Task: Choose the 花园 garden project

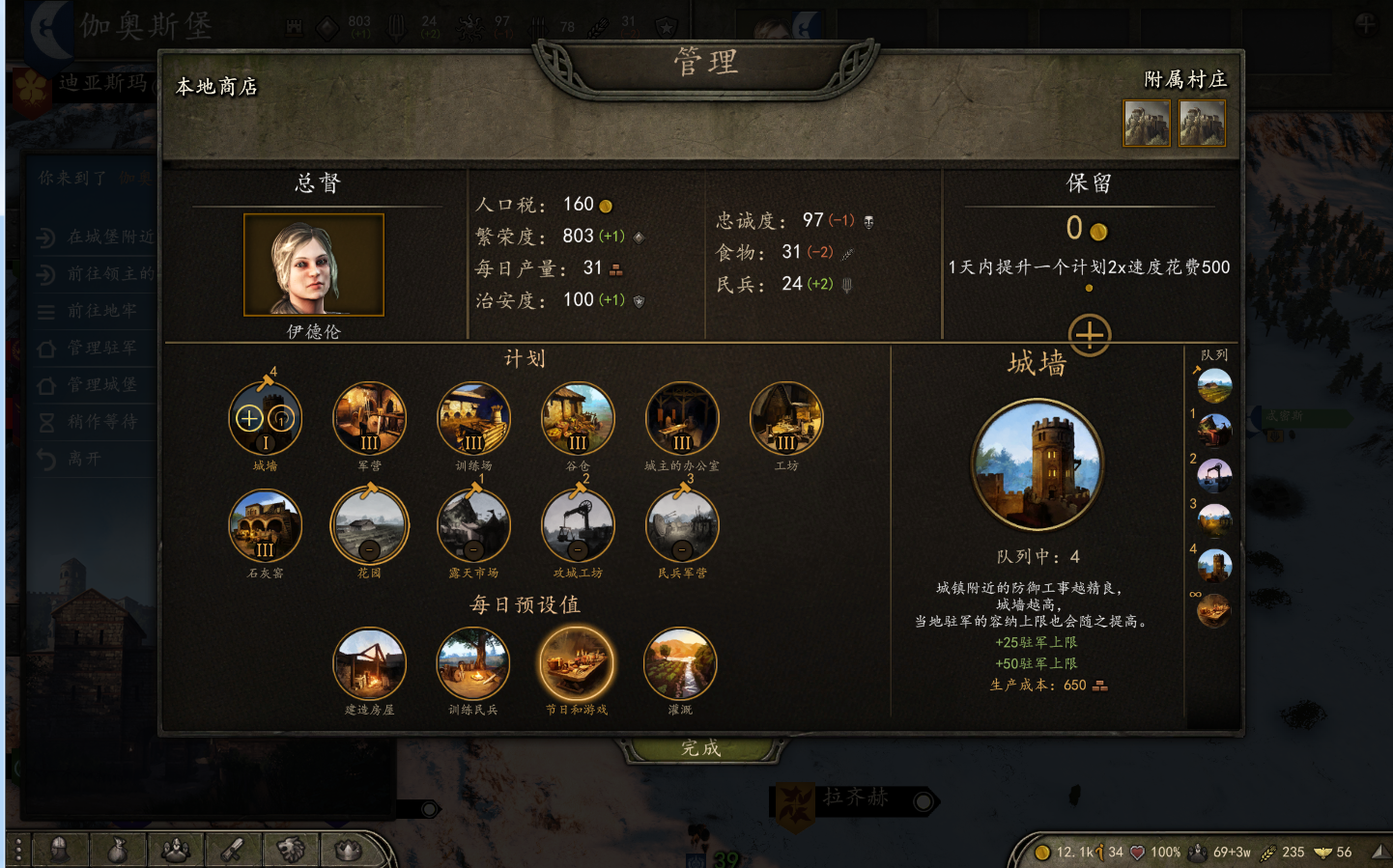Action: coord(369,526)
